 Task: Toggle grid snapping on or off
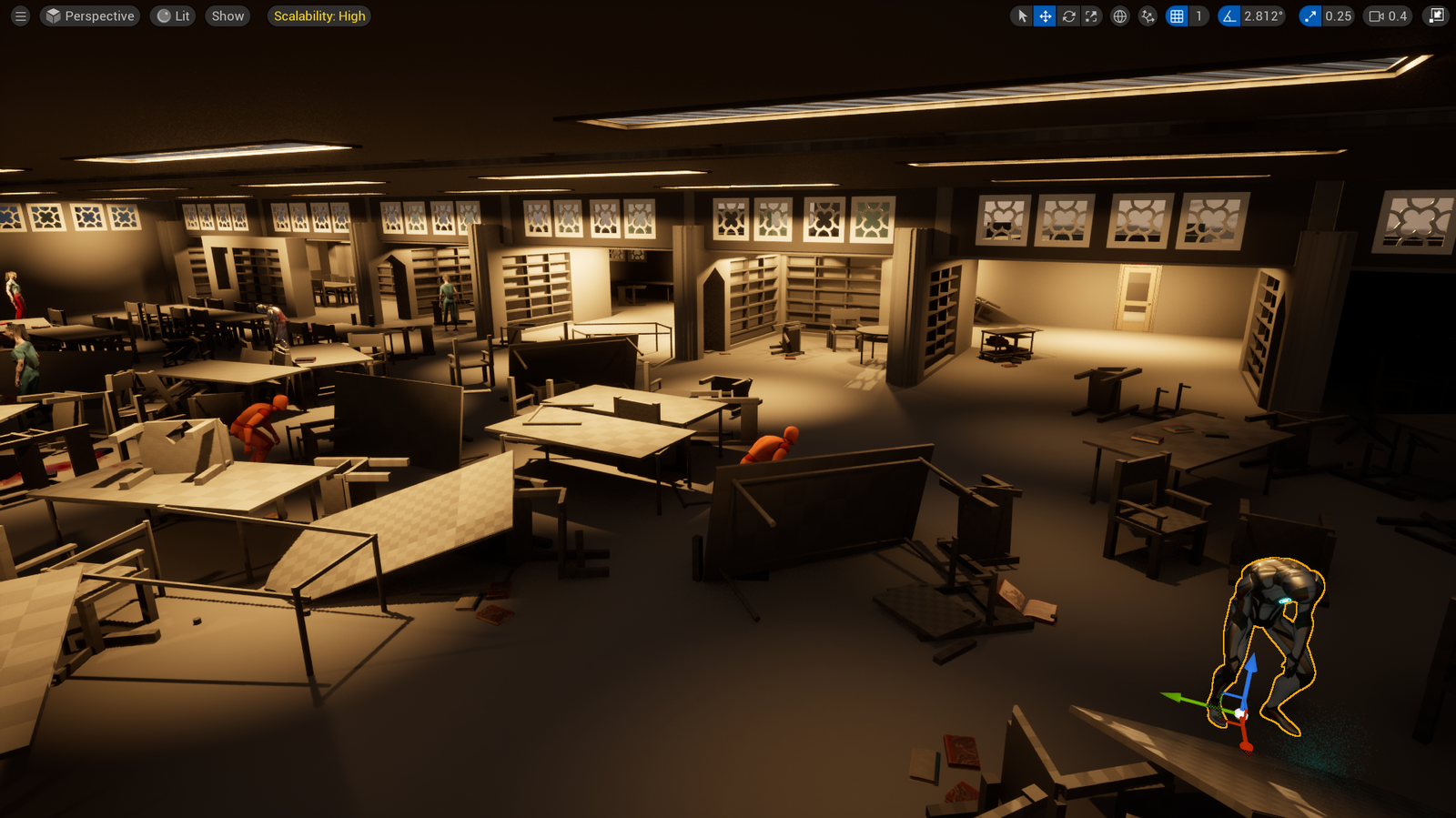pos(1176,15)
